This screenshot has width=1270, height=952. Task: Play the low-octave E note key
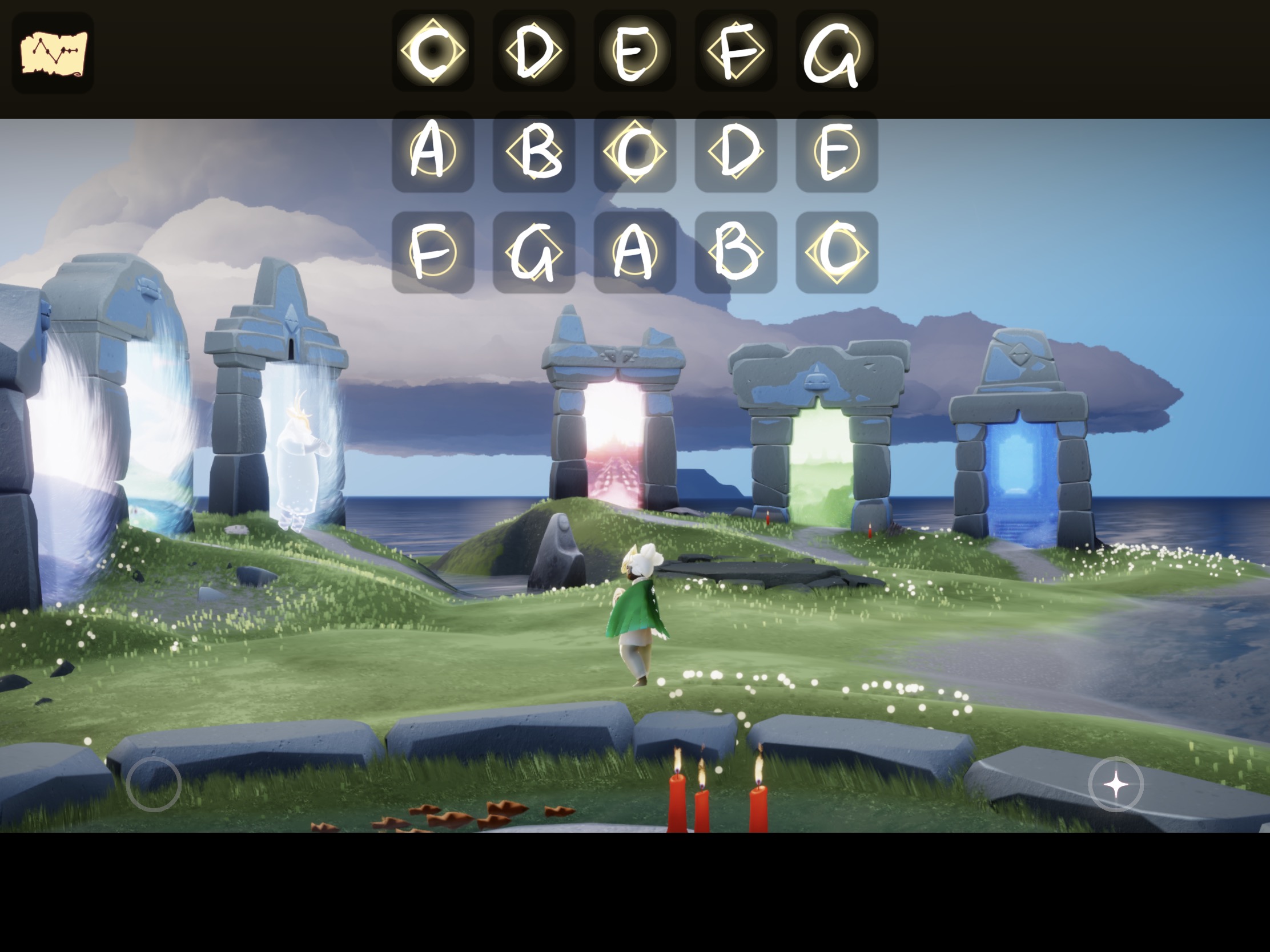click(x=635, y=50)
